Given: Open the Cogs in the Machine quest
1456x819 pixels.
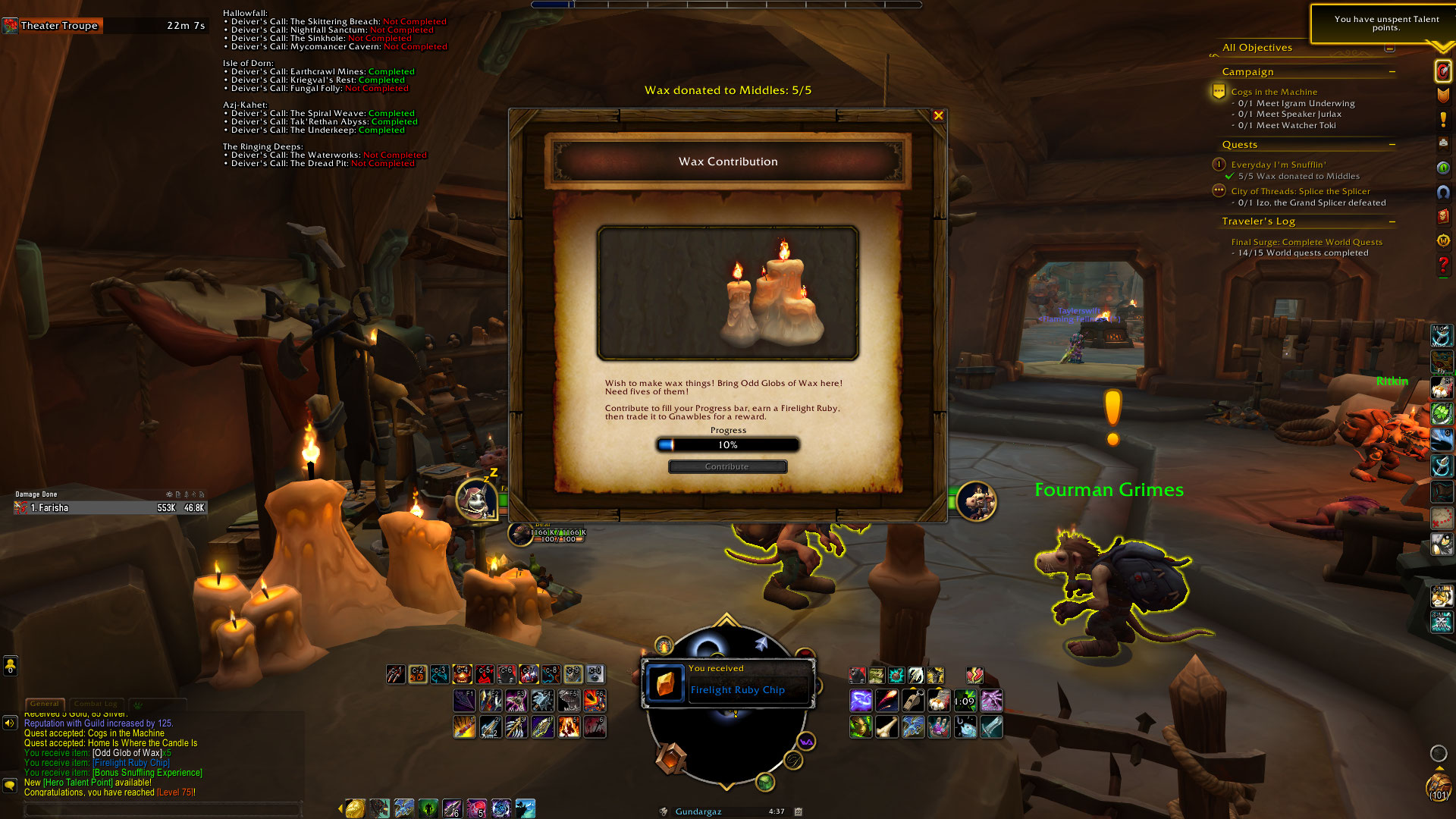Looking at the screenshot, I should [1274, 92].
